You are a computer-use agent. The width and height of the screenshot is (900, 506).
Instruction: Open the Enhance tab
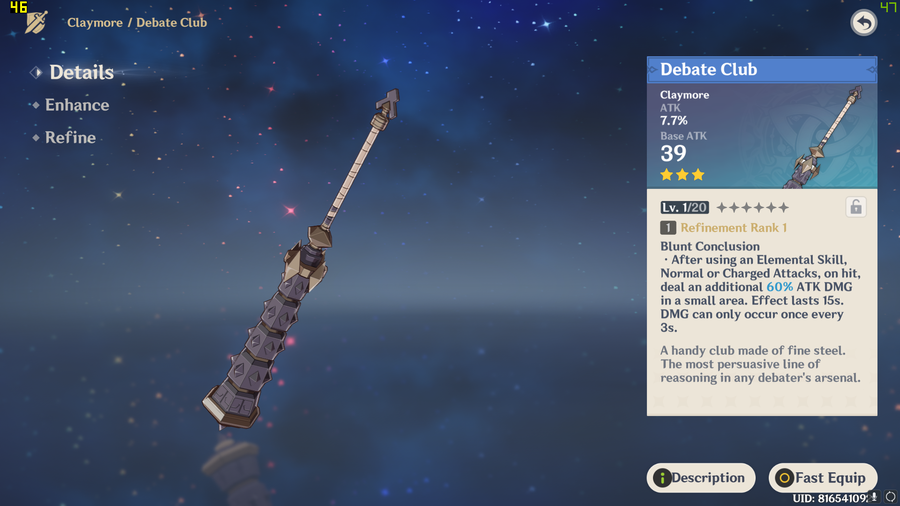76,105
